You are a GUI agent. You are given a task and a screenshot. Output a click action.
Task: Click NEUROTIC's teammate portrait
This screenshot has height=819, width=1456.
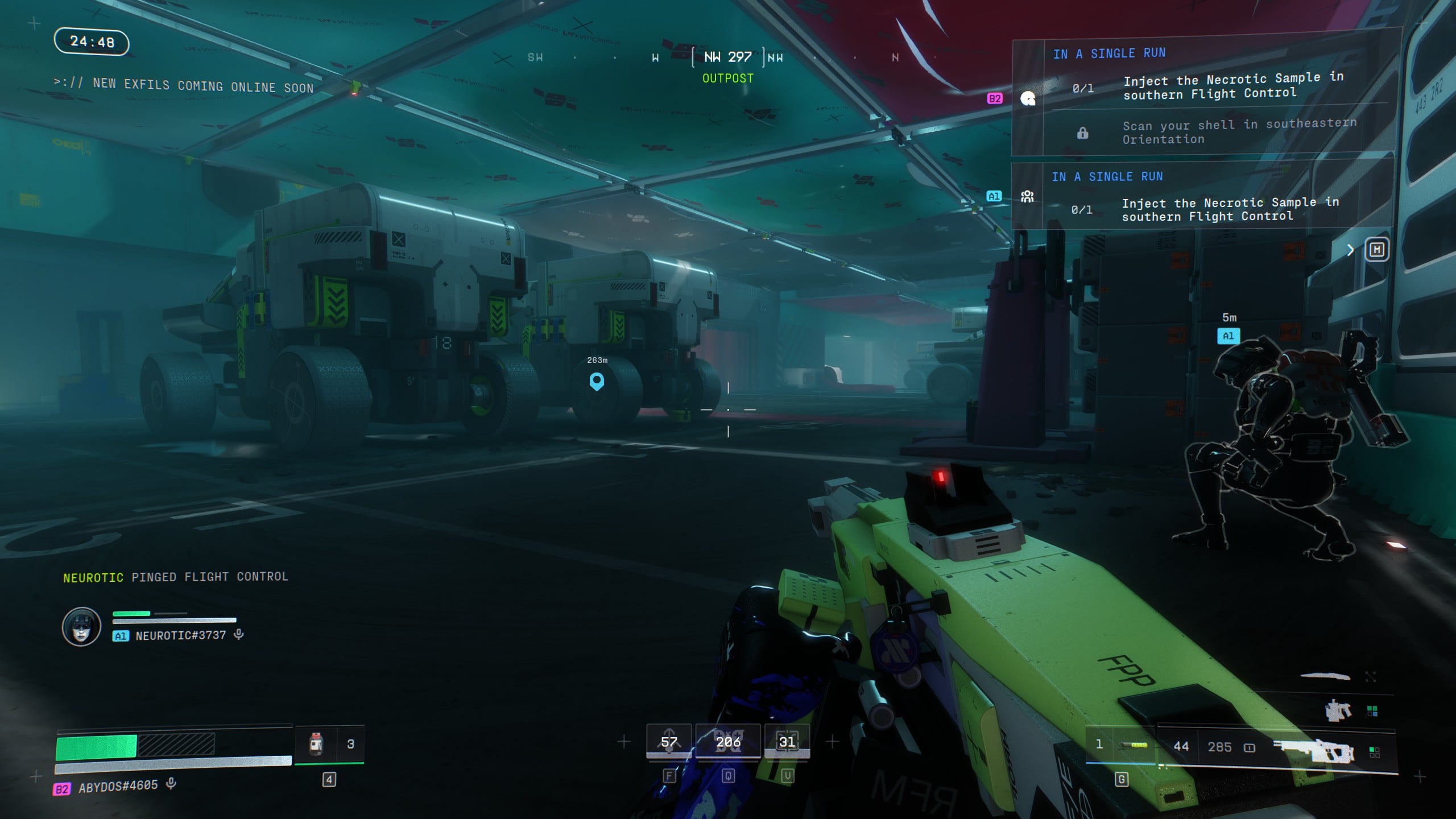tap(81, 627)
